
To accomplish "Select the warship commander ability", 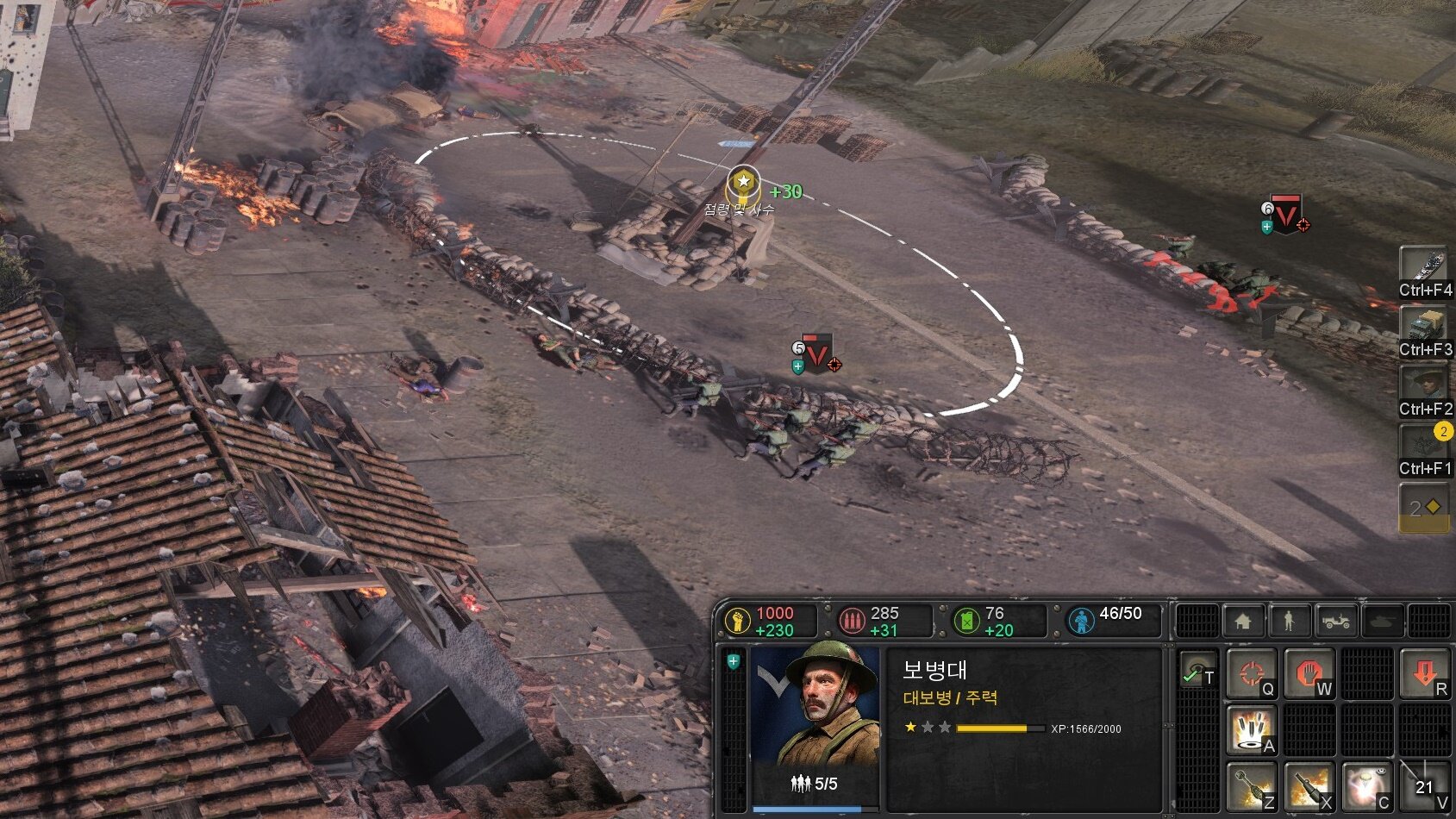I will click(1424, 270).
